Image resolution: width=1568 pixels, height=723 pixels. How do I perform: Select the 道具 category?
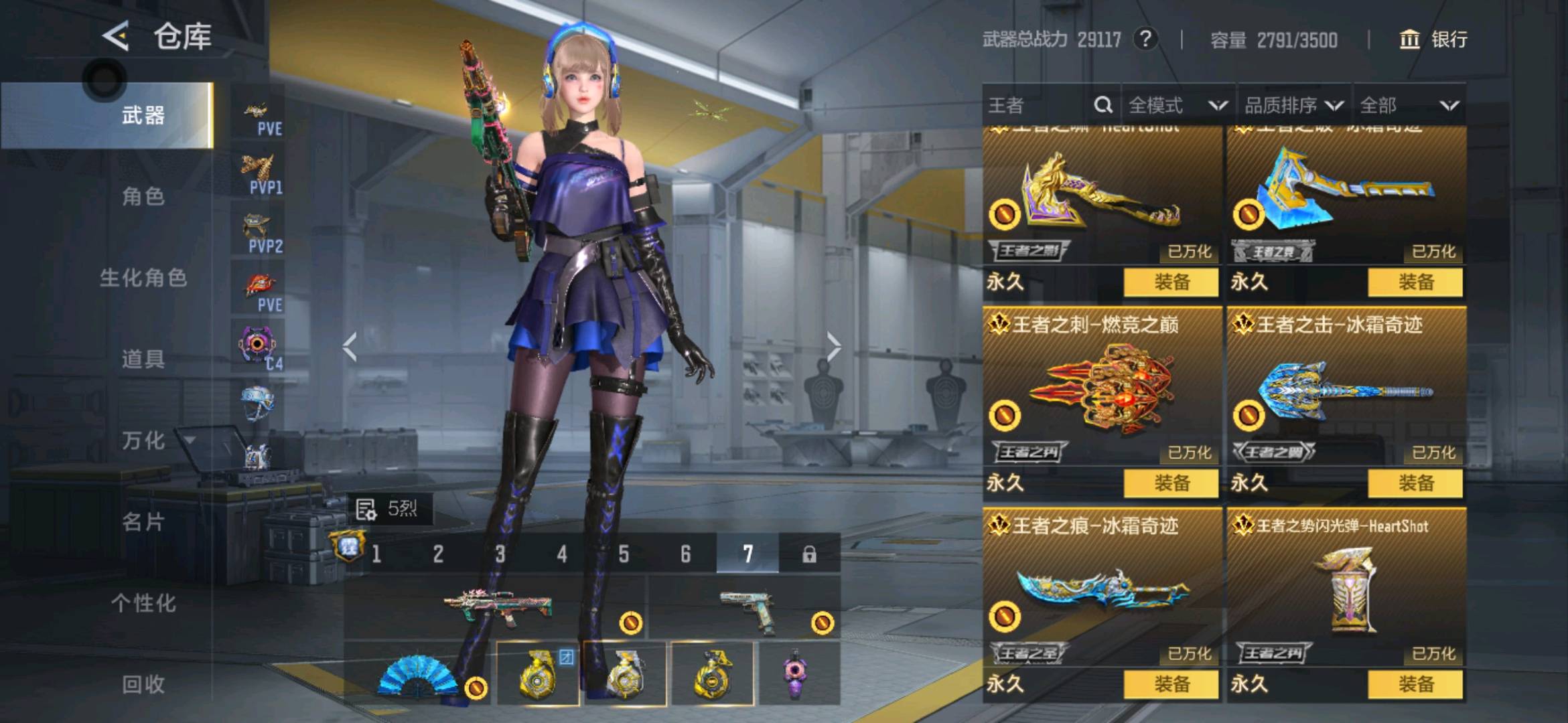tap(143, 359)
